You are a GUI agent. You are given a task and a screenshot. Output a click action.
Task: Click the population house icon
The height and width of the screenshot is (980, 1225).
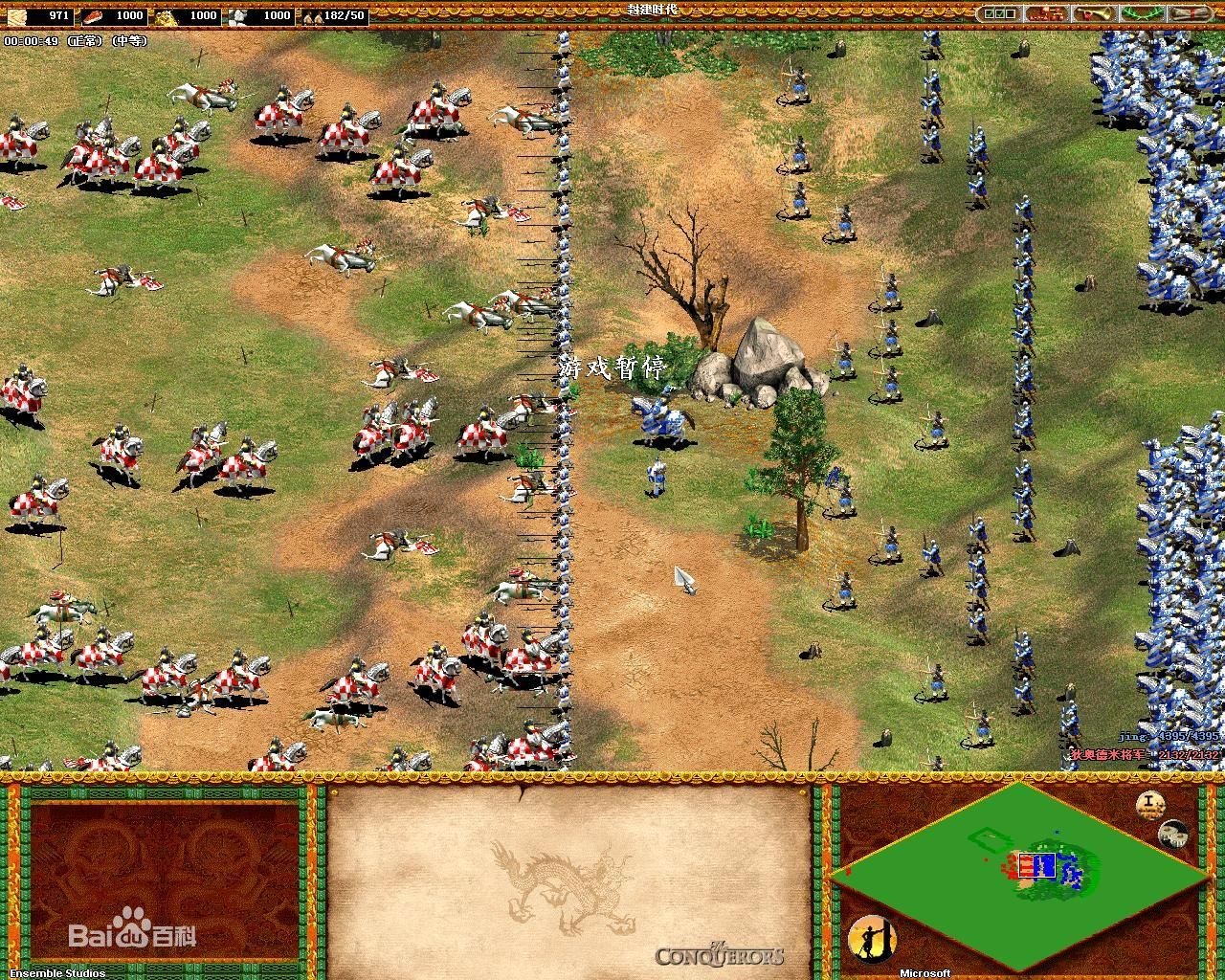(311, 16)
